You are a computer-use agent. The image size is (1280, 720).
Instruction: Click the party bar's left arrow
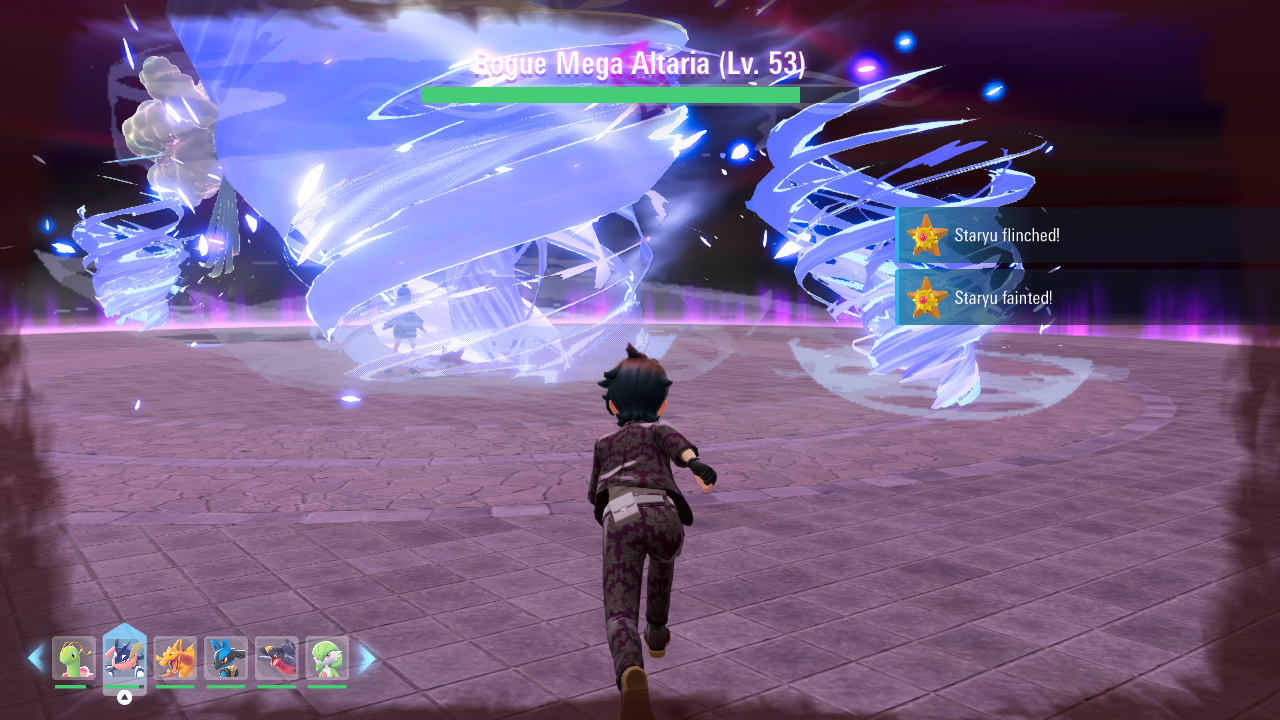click(x=36, y=658)
